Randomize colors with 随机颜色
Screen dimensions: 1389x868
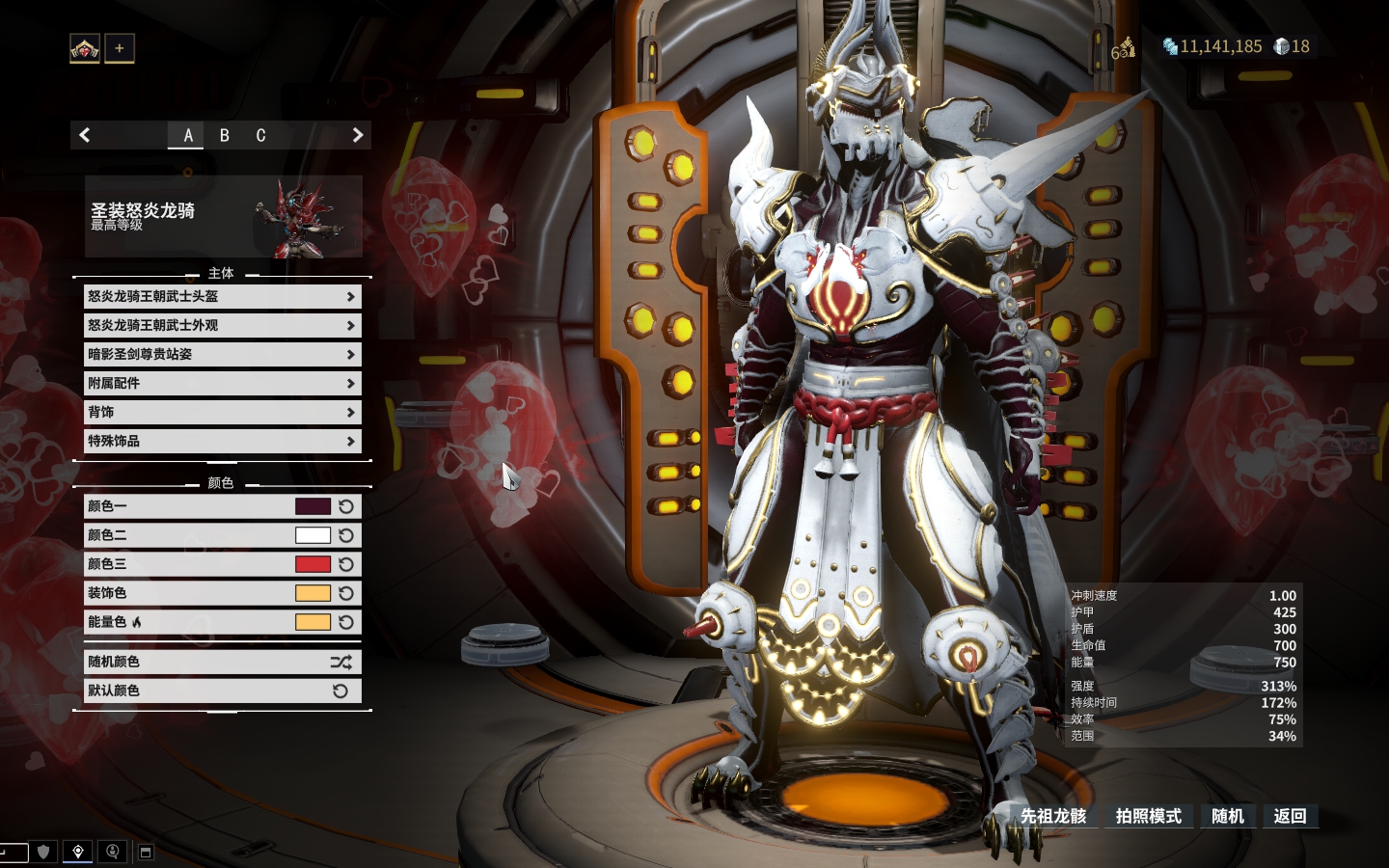coord(222,663)
